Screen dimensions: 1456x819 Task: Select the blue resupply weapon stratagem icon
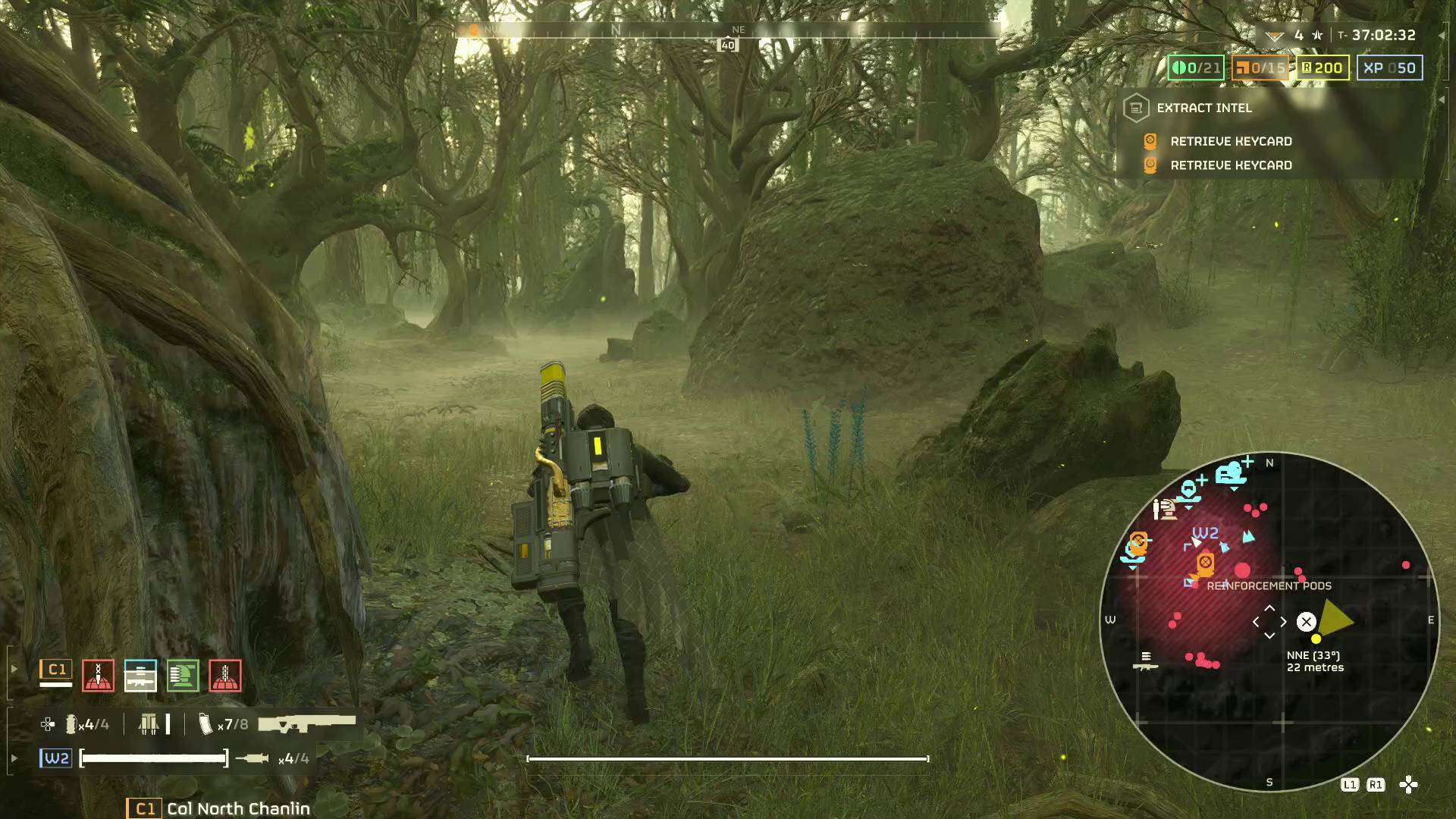point(140,675)
